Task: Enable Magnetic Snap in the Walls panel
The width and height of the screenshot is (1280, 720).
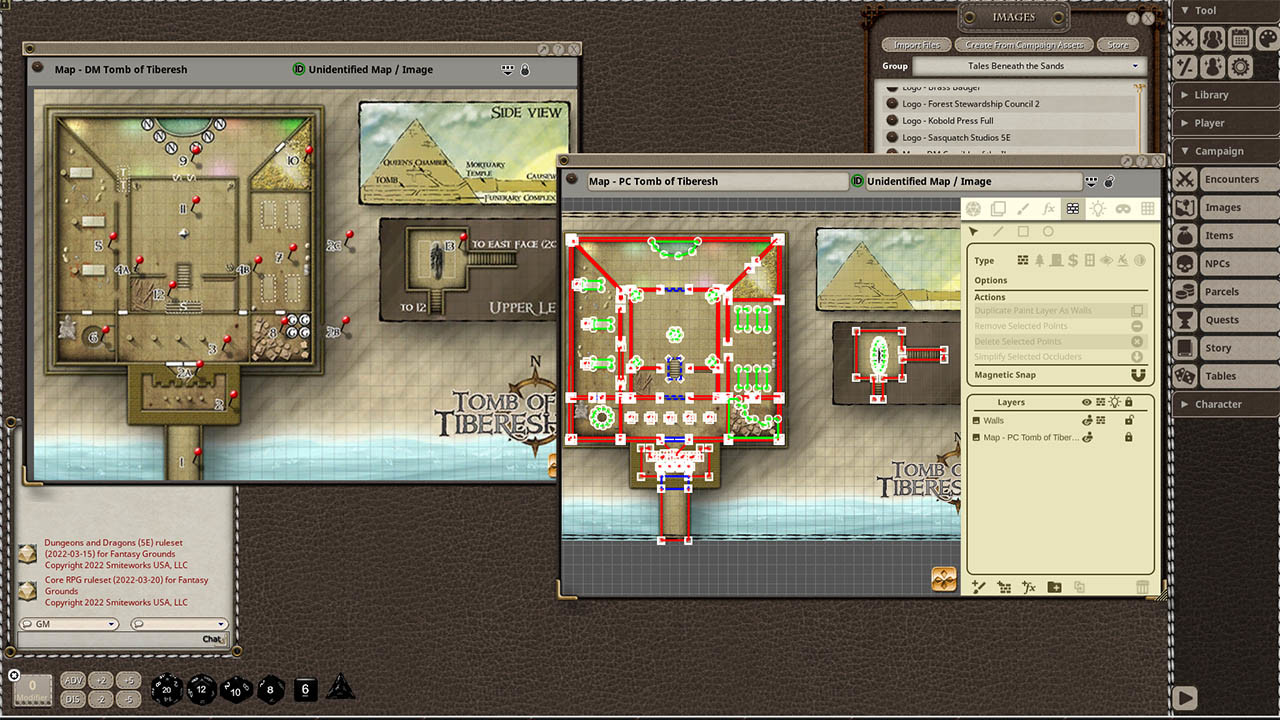Action: click(x=1138, y=375)
